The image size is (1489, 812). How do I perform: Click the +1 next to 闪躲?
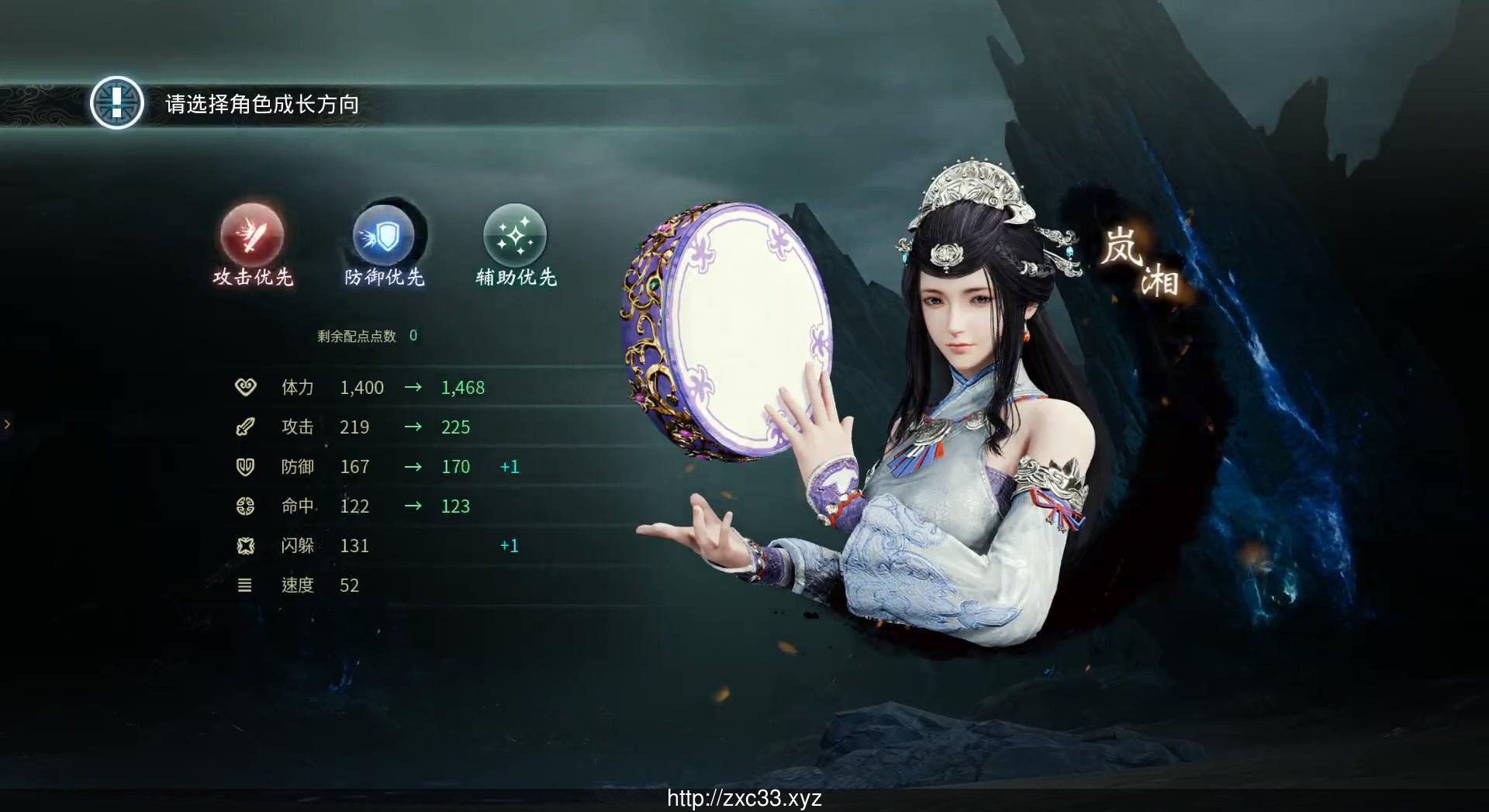pos(510,545)
